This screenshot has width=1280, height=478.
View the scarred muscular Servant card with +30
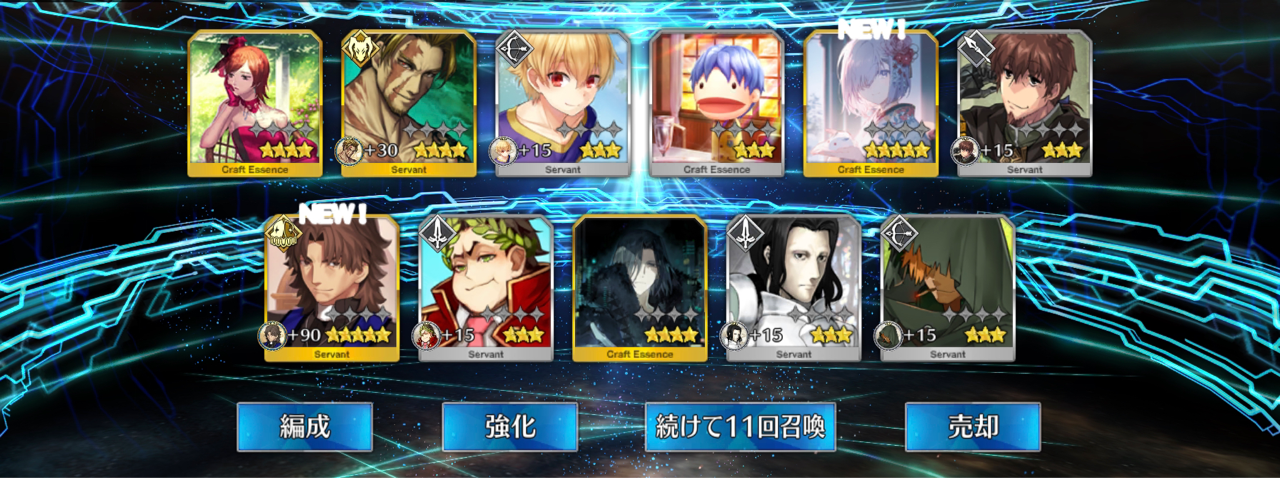point(409,102)
